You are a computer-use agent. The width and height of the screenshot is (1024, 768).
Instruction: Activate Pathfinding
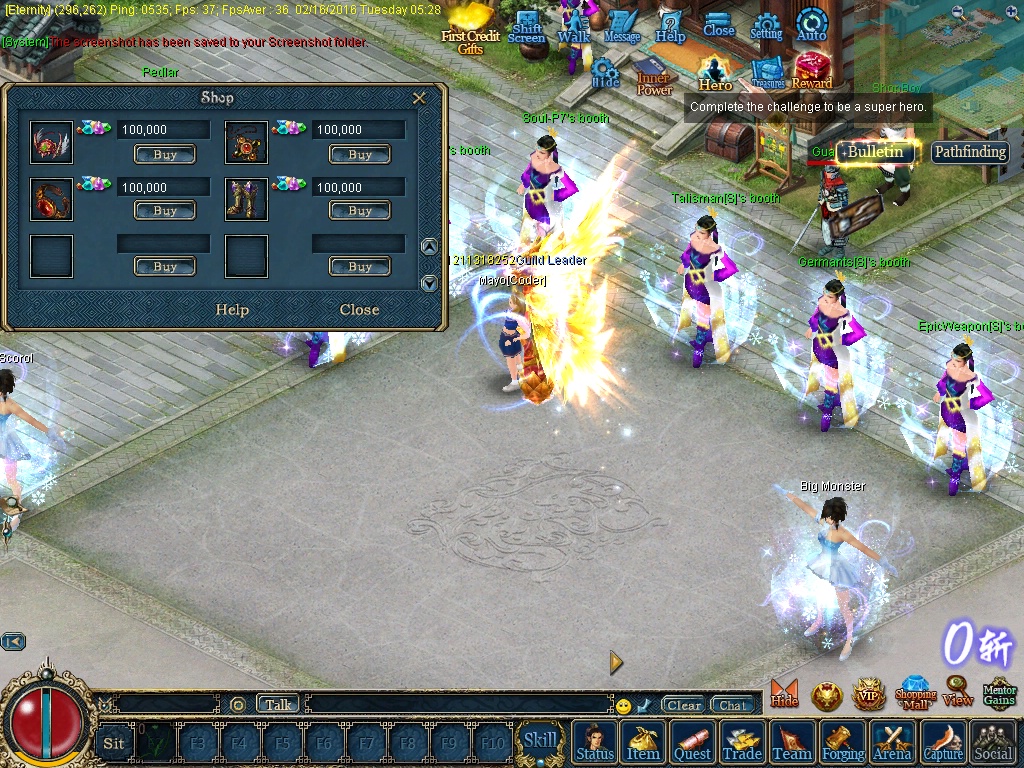(x=969, y=152)
